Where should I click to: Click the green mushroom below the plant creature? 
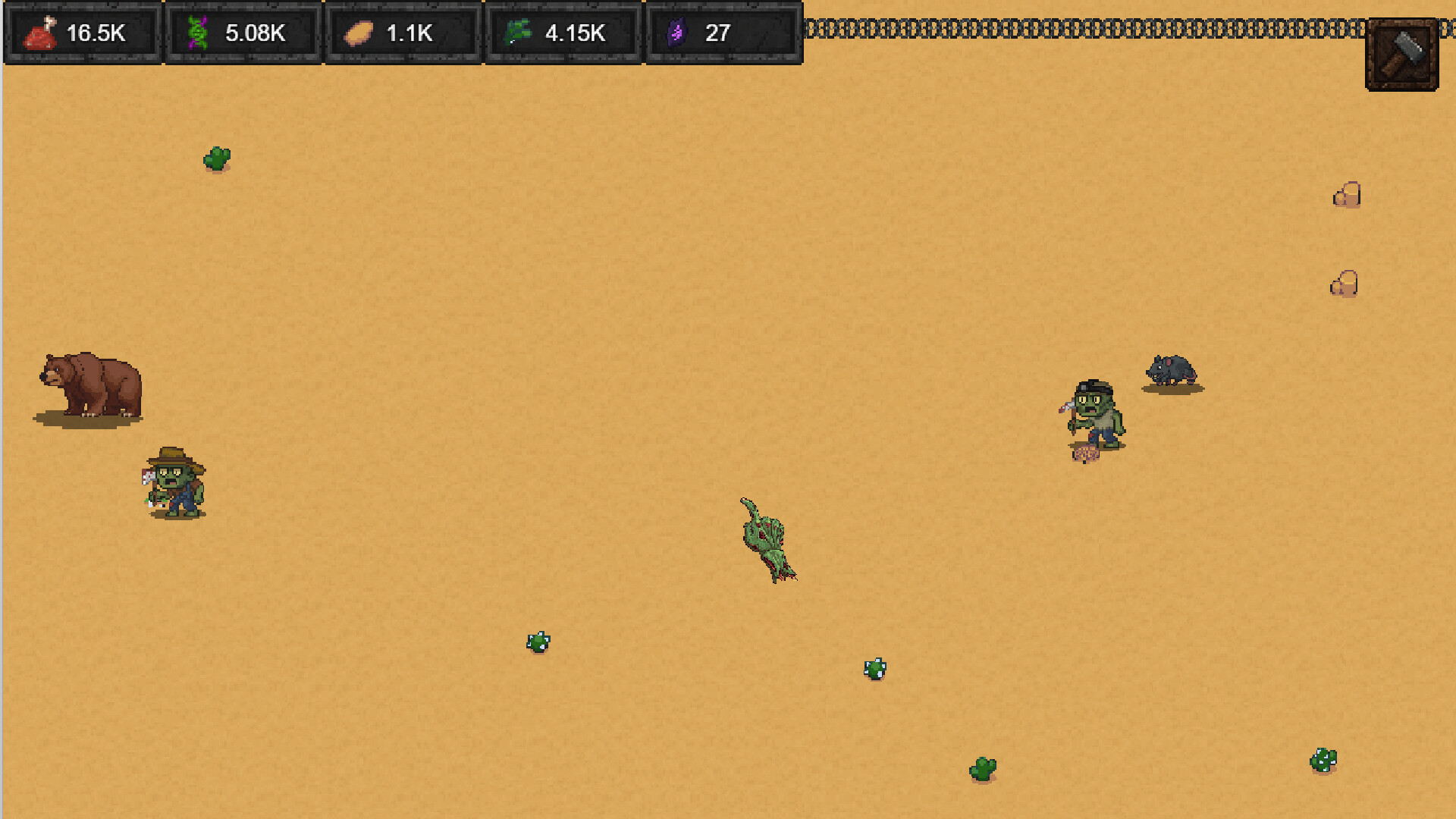[x=874, y=669]
